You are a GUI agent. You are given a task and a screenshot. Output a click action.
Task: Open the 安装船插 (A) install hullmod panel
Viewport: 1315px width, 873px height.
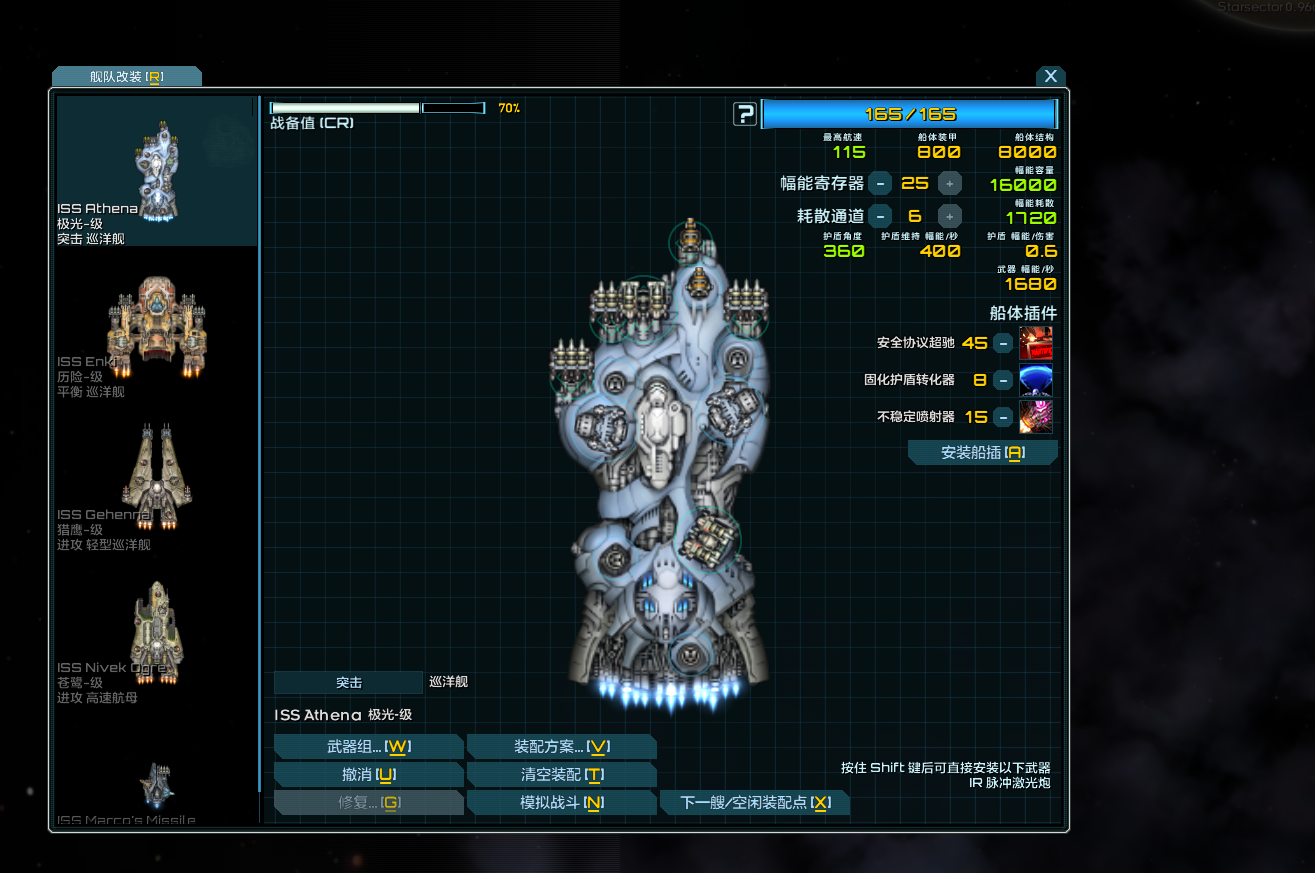982,452
